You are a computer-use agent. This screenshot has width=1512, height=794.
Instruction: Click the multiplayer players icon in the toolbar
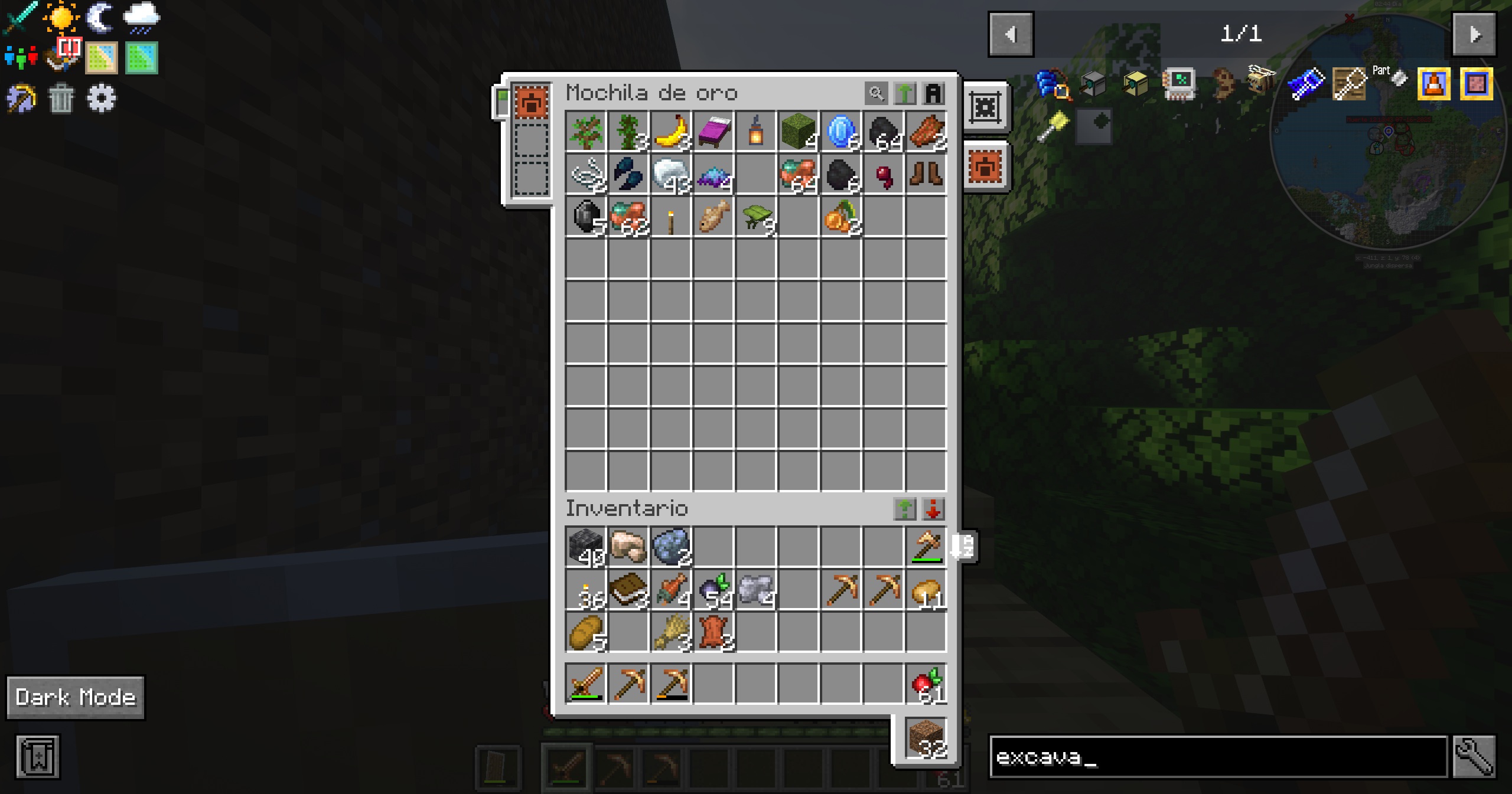pos(21,56)
